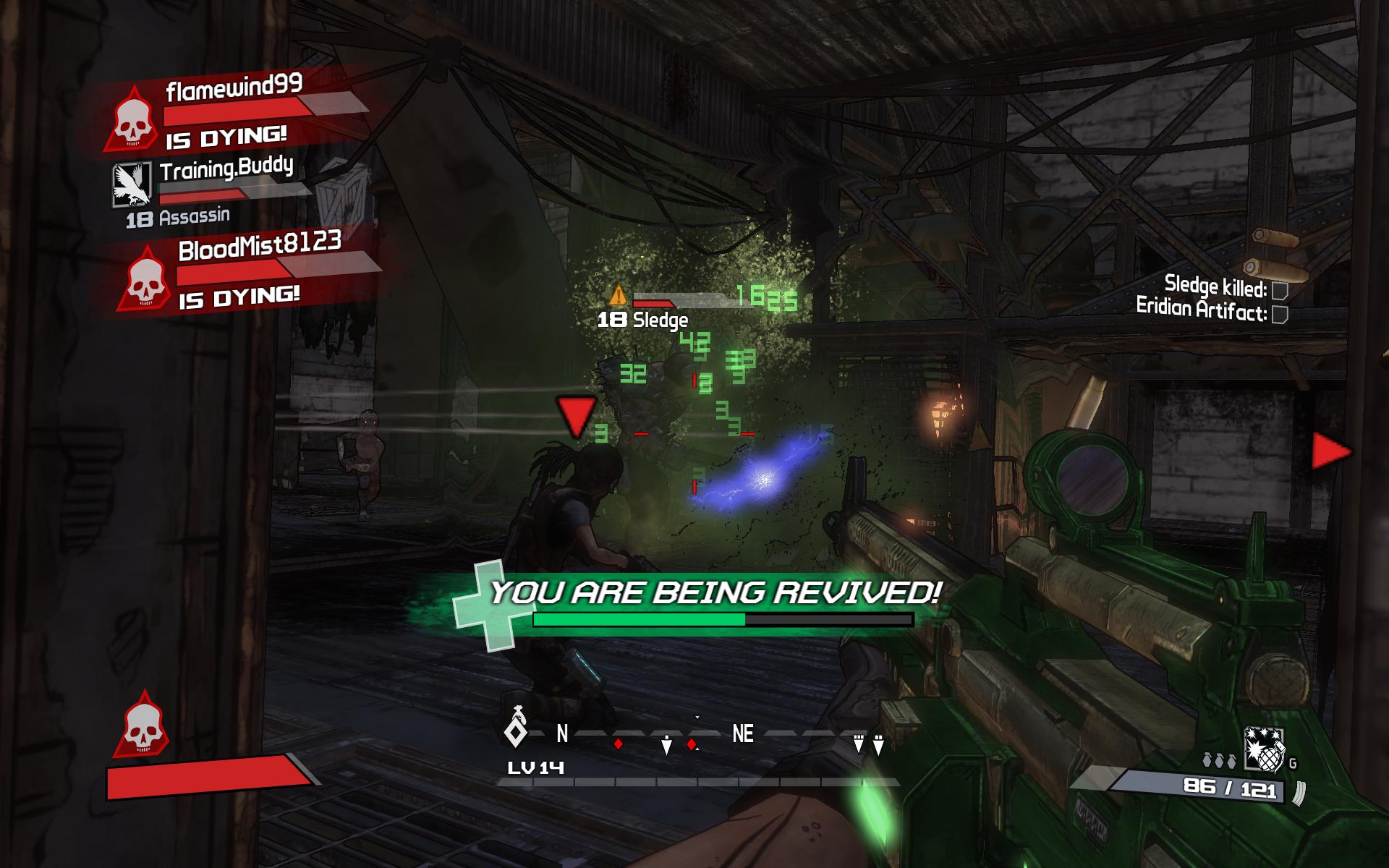Toggle the Sledge killed objective checkbox
The width and height of the screenshot is (1389, 868).
pyautogui.click(x=1280, y=291)
